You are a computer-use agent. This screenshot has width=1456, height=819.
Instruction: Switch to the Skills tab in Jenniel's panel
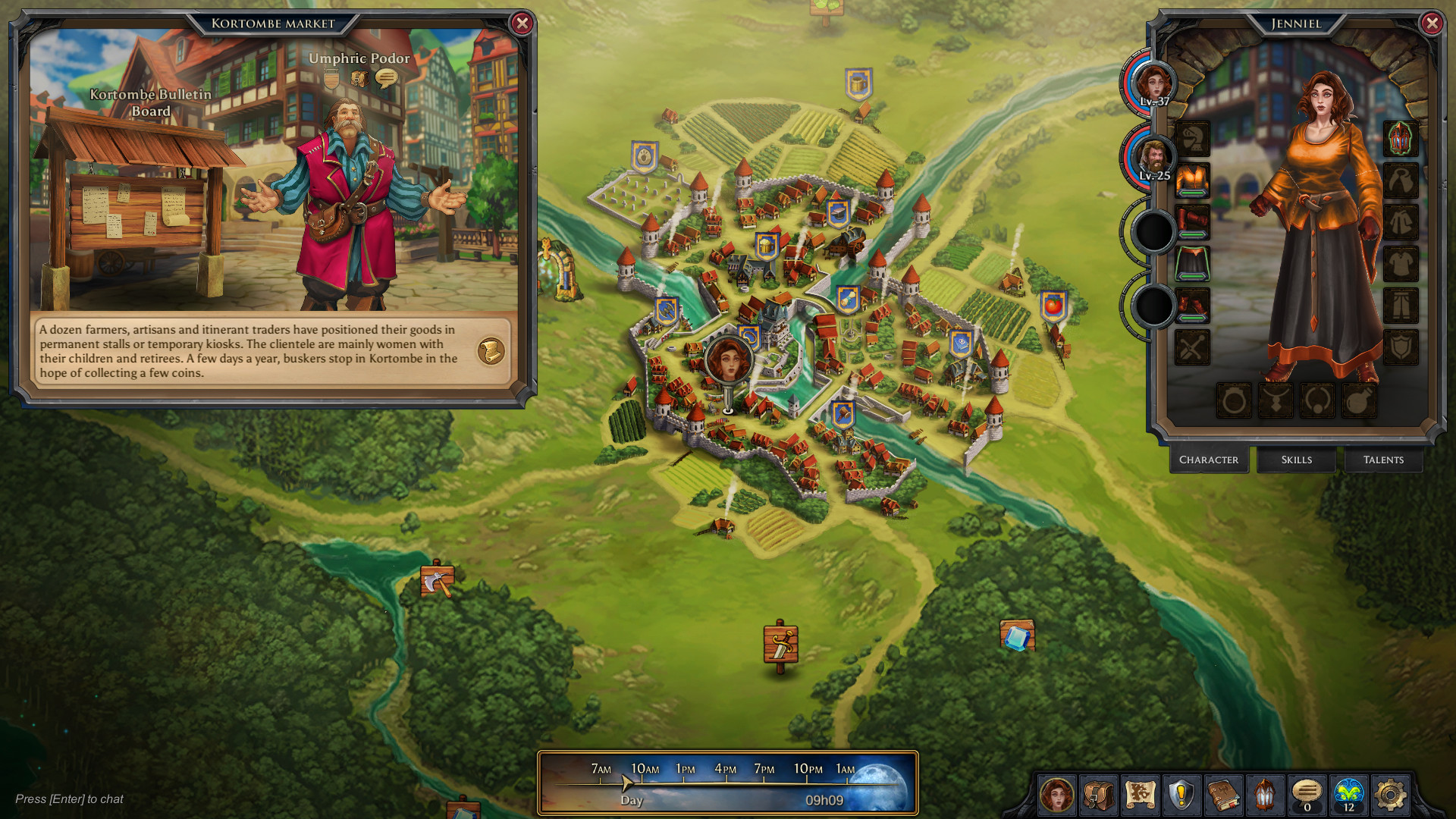[1296, 460]
